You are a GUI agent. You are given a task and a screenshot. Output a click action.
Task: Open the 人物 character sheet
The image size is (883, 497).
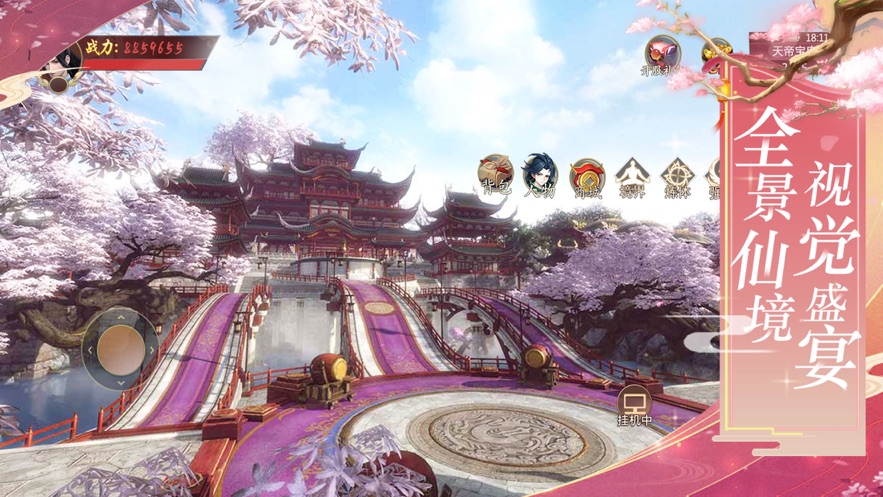pos(541,174)
